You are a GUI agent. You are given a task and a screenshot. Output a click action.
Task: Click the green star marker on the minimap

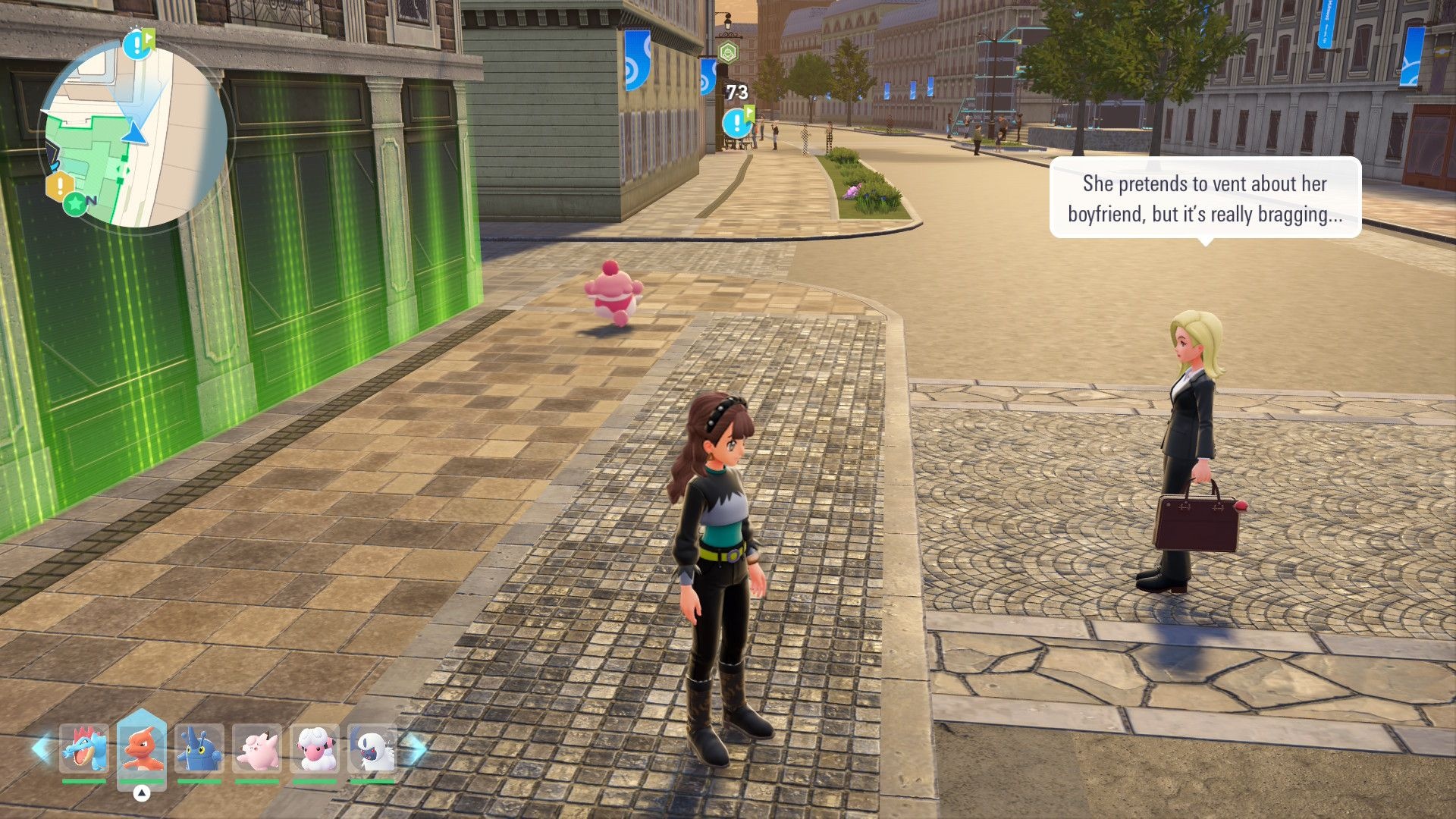[75, 203]
